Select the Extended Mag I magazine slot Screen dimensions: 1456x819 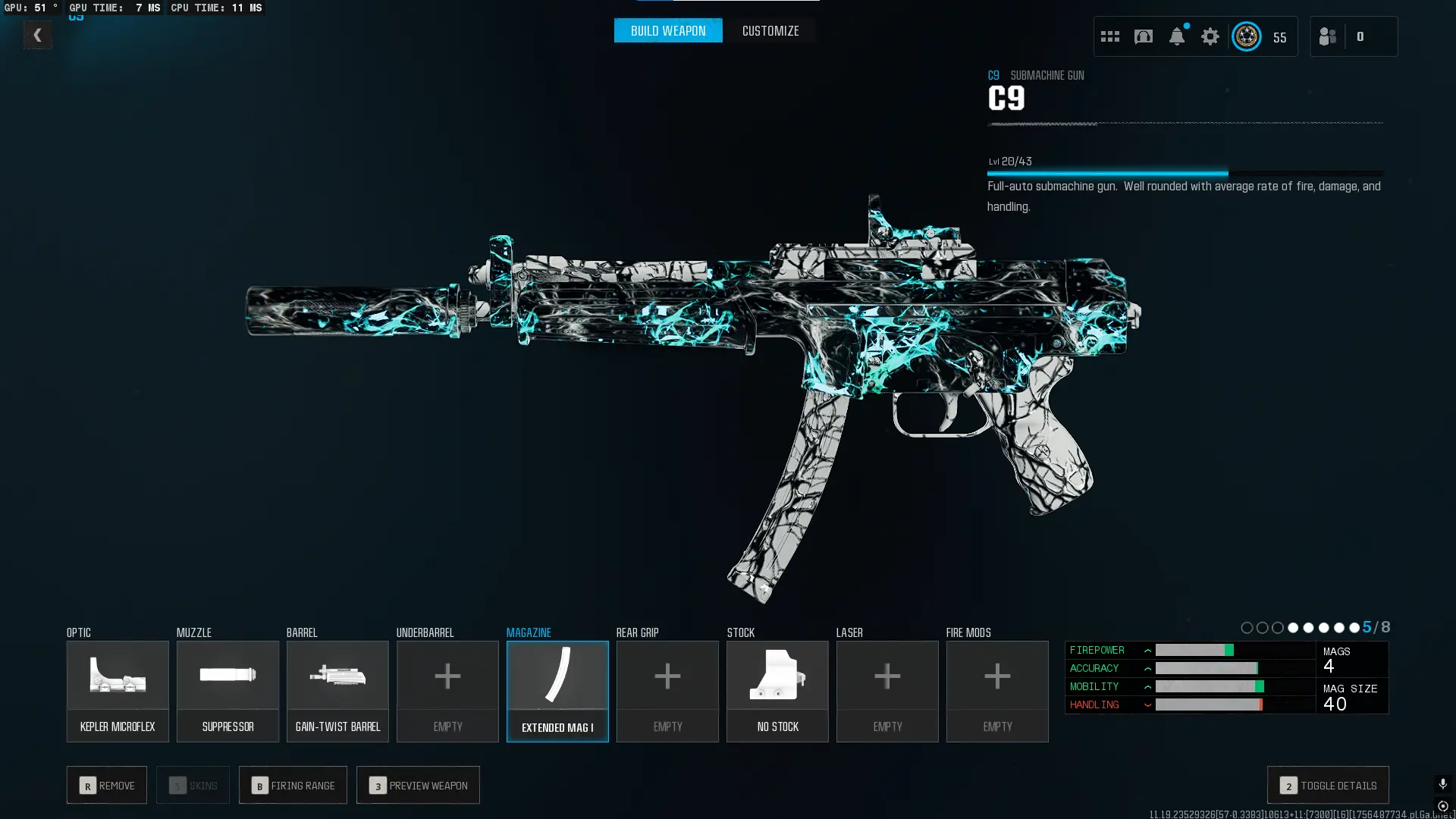[557, 691]
